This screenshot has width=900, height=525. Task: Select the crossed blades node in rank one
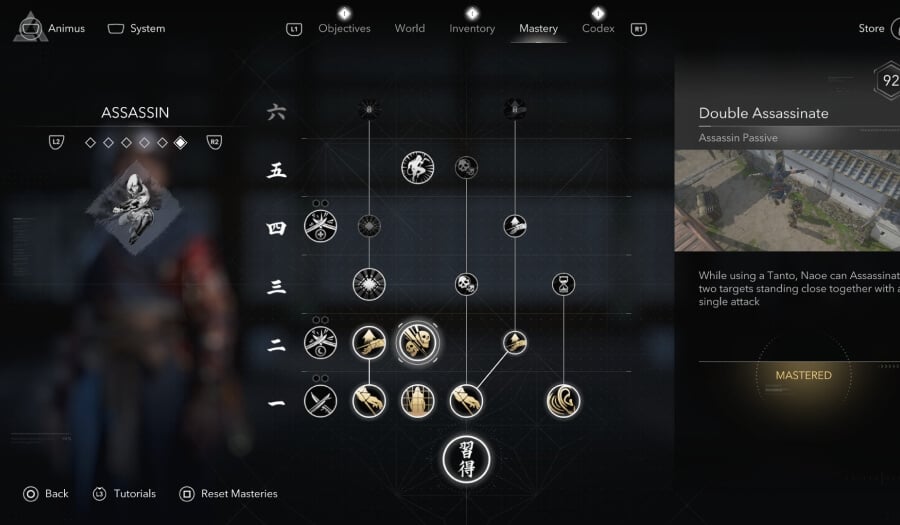pos(320,401)
